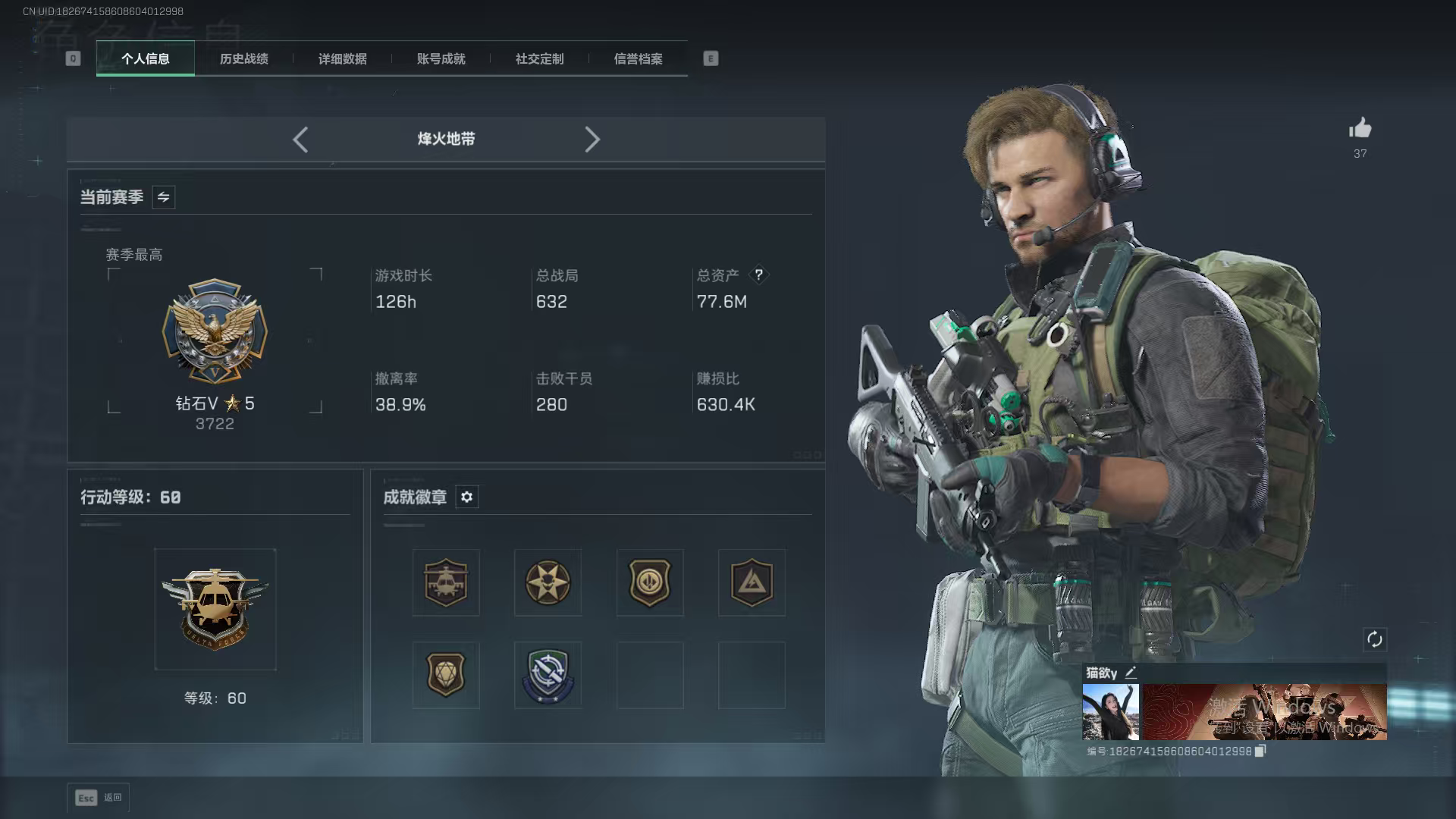Image resolution: width=1456 pixels, height=819 pixels.
Task: Choose the triangle mountain achievement badge
Action: pyautogui.click(x=752, y=582)
